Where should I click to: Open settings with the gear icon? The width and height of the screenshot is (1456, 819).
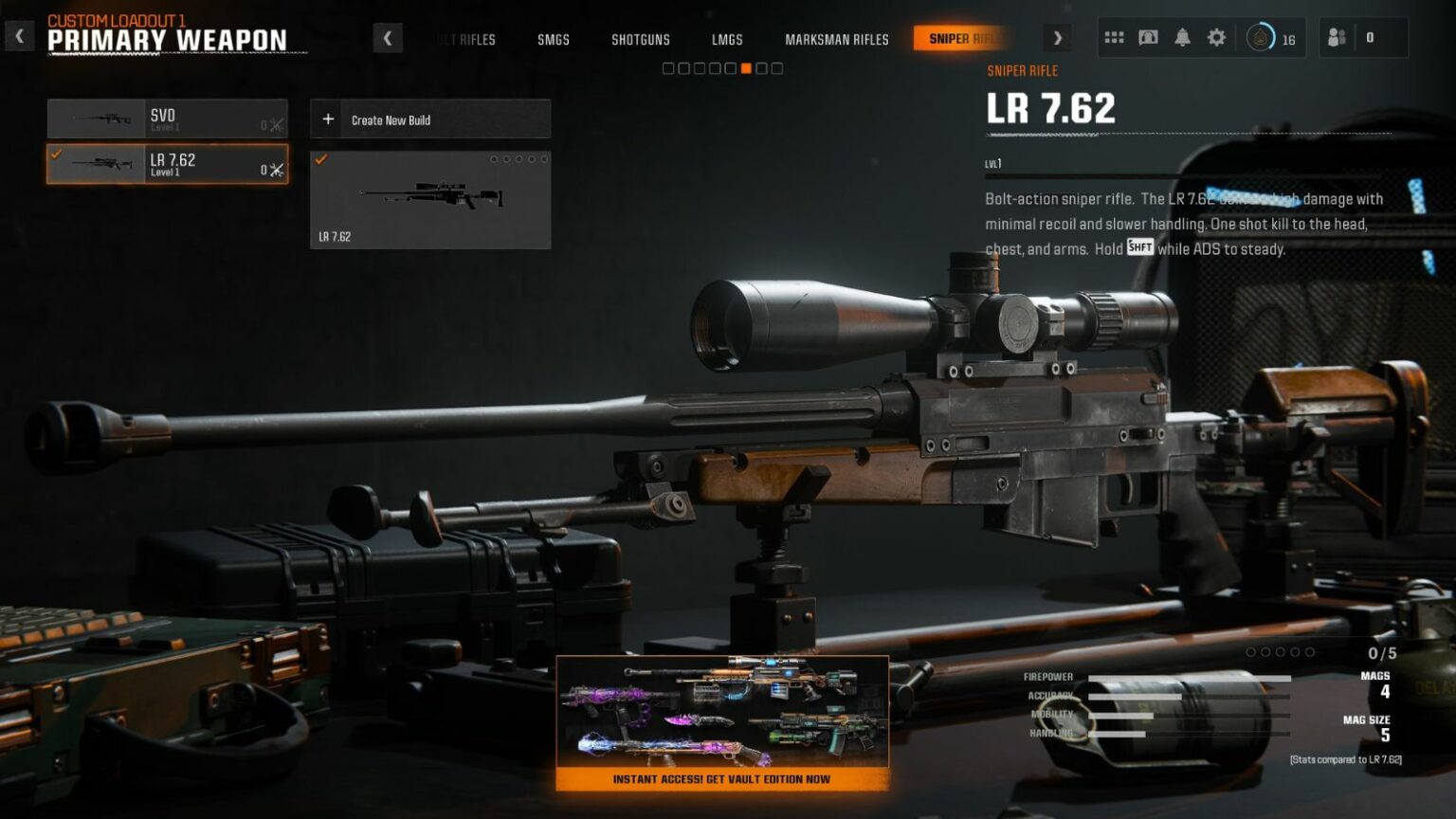click(x=1217, y=37)
